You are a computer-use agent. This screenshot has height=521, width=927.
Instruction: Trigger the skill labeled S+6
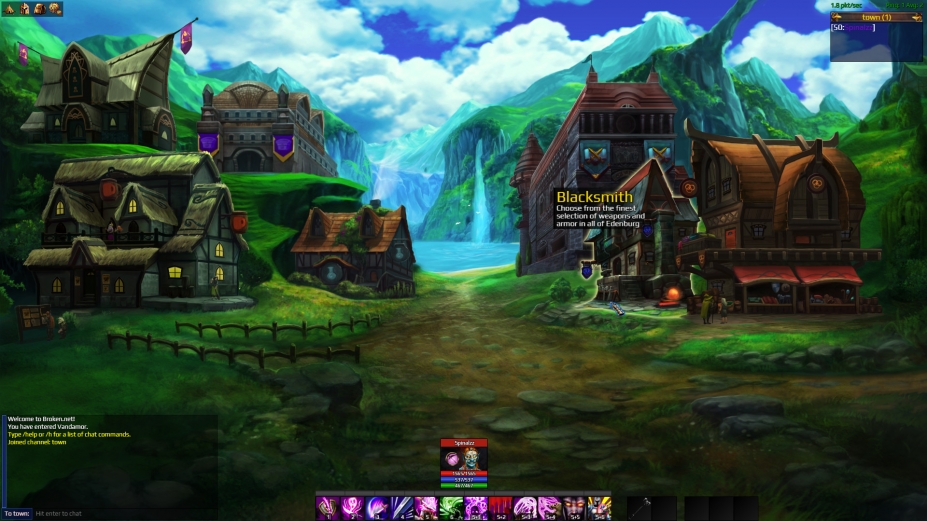click(599, 507)
